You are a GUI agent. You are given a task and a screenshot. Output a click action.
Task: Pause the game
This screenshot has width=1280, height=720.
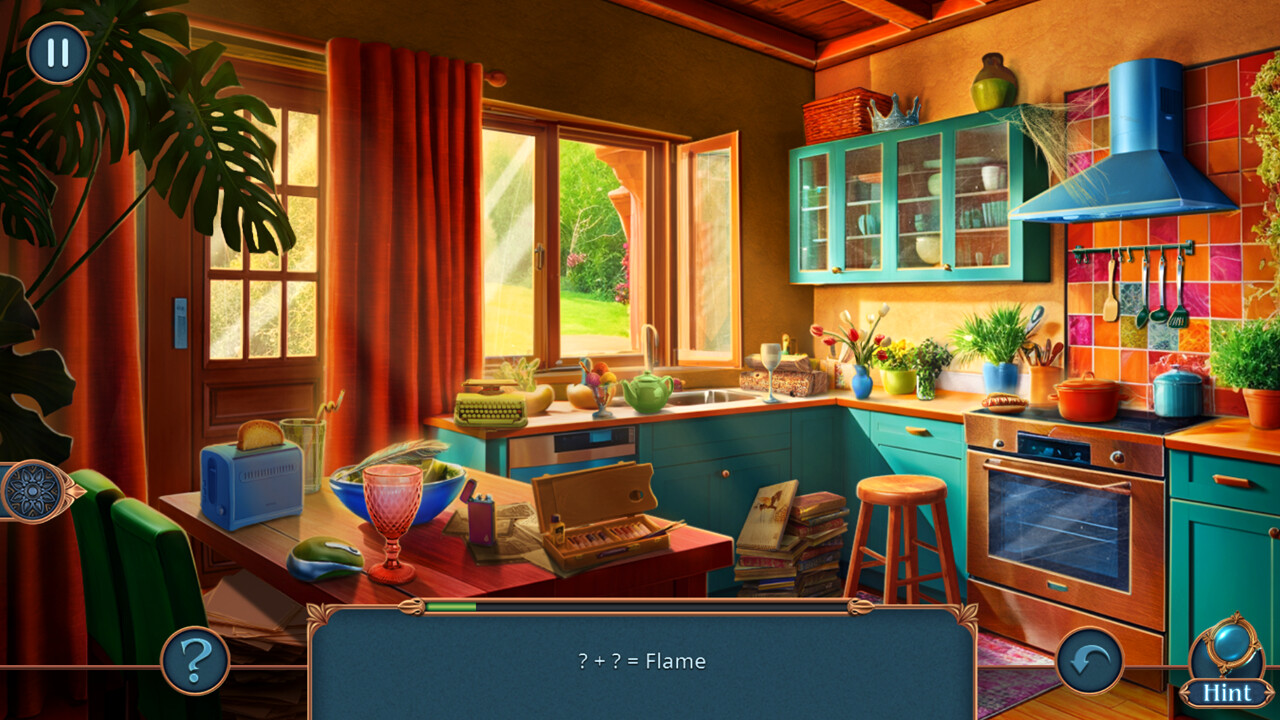[57, 52]
